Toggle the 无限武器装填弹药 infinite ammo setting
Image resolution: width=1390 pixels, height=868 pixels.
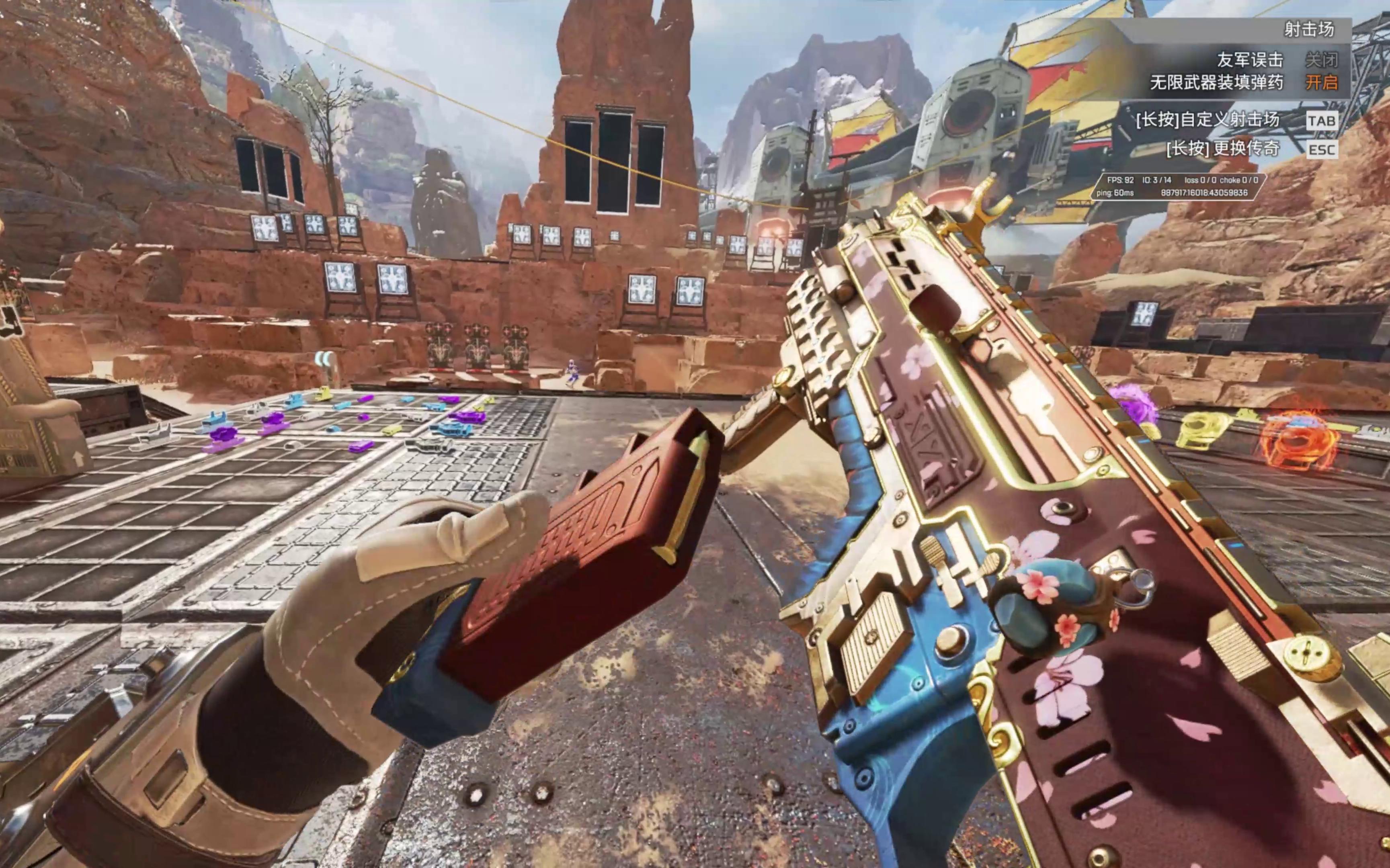click(x=1321, y=83)
